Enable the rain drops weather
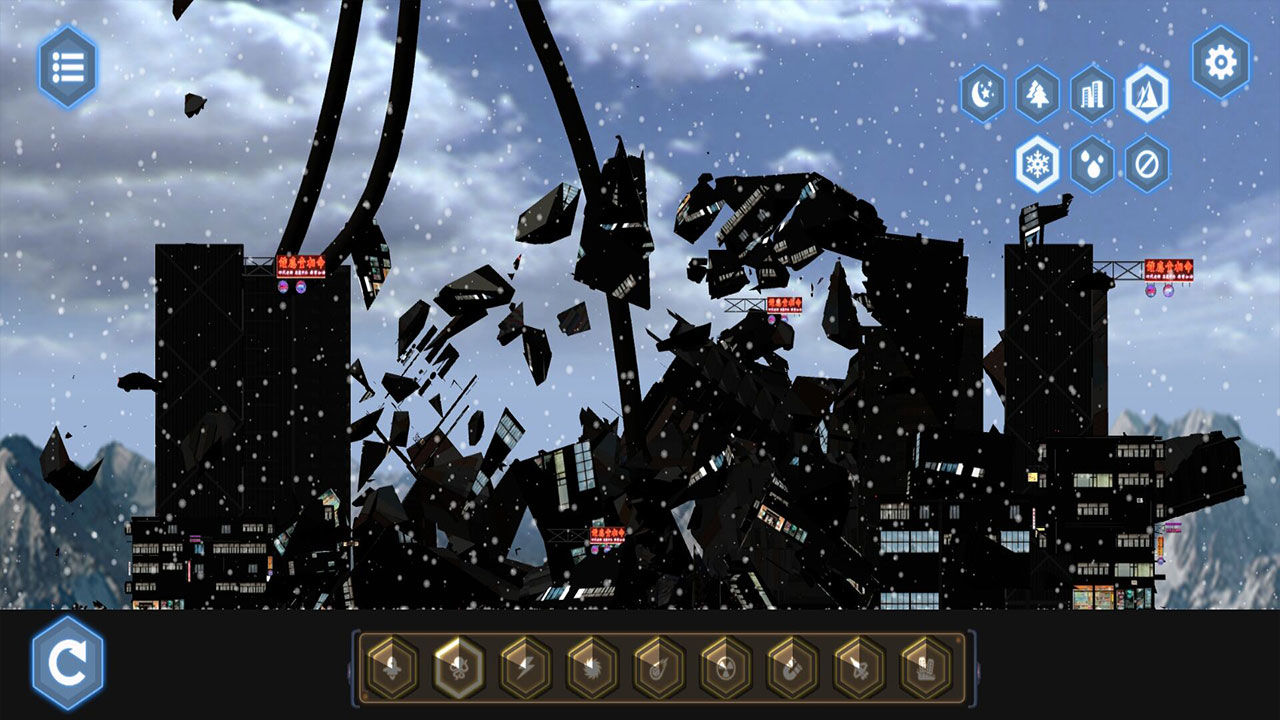Screen dimensions: 1280x720 [1092, 163]
